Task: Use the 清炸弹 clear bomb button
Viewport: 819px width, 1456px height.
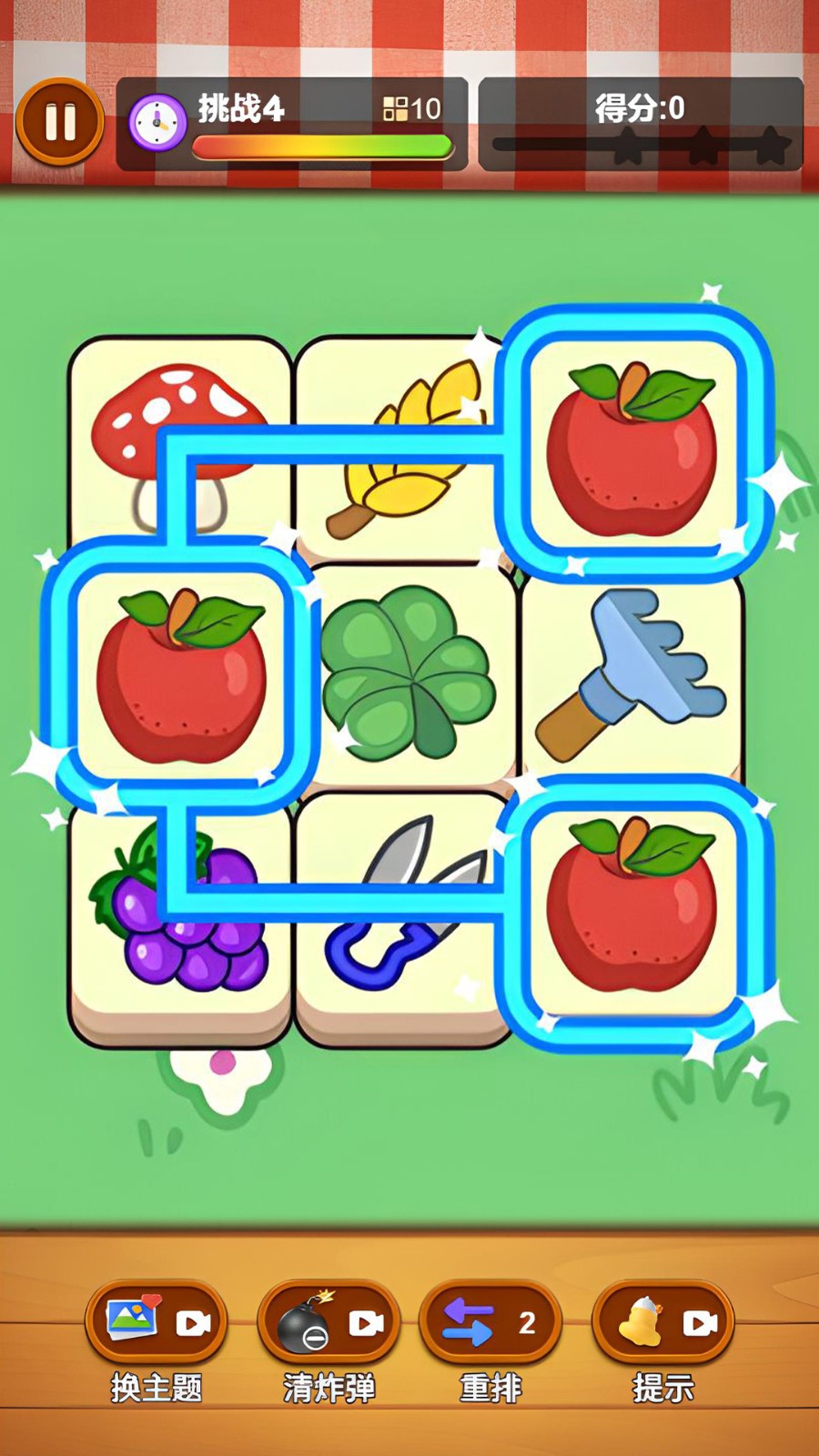Action: (329, 1322)
